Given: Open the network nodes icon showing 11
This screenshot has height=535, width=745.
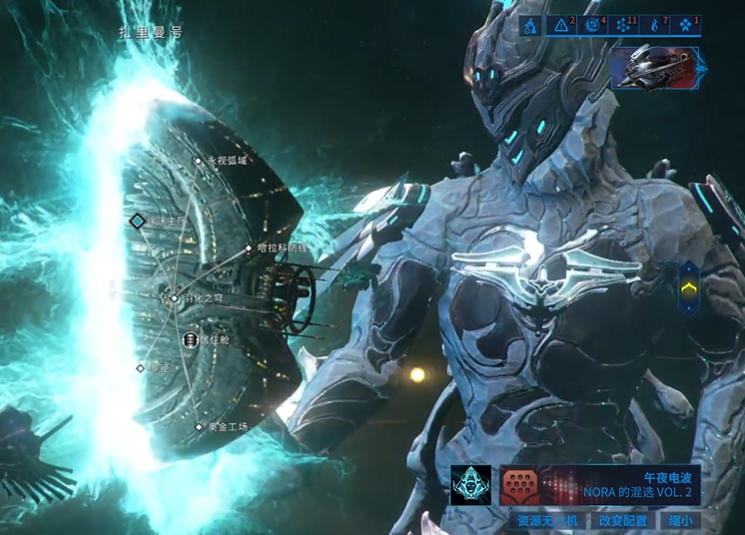Looking at the screenshot, I should click(623, 25).
